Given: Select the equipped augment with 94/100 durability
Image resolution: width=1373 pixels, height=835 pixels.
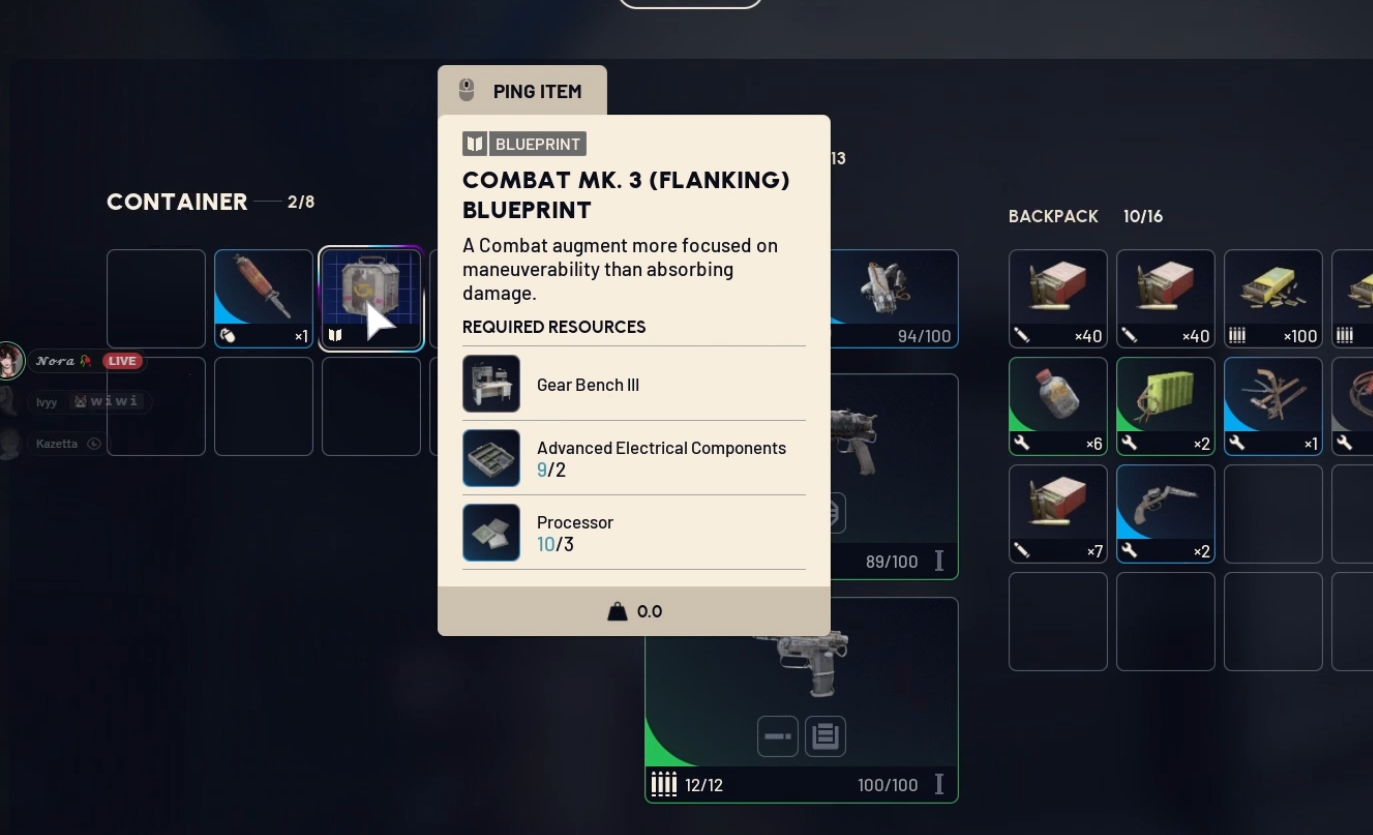Looking at the screenshot, I should [x=894, y=298].
